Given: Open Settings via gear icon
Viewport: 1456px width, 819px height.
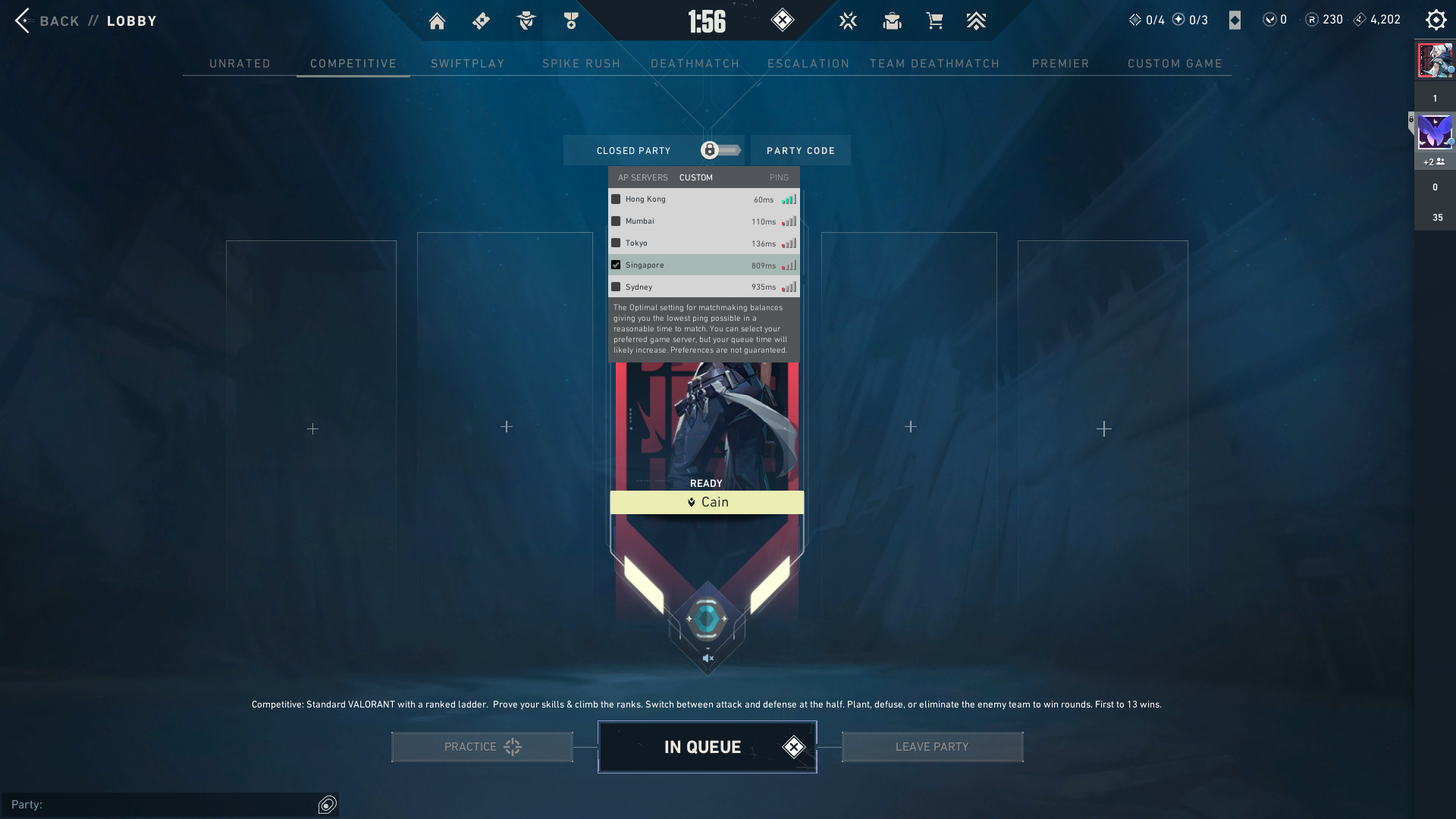Looking at the screenshot, I should [1436, 19].
